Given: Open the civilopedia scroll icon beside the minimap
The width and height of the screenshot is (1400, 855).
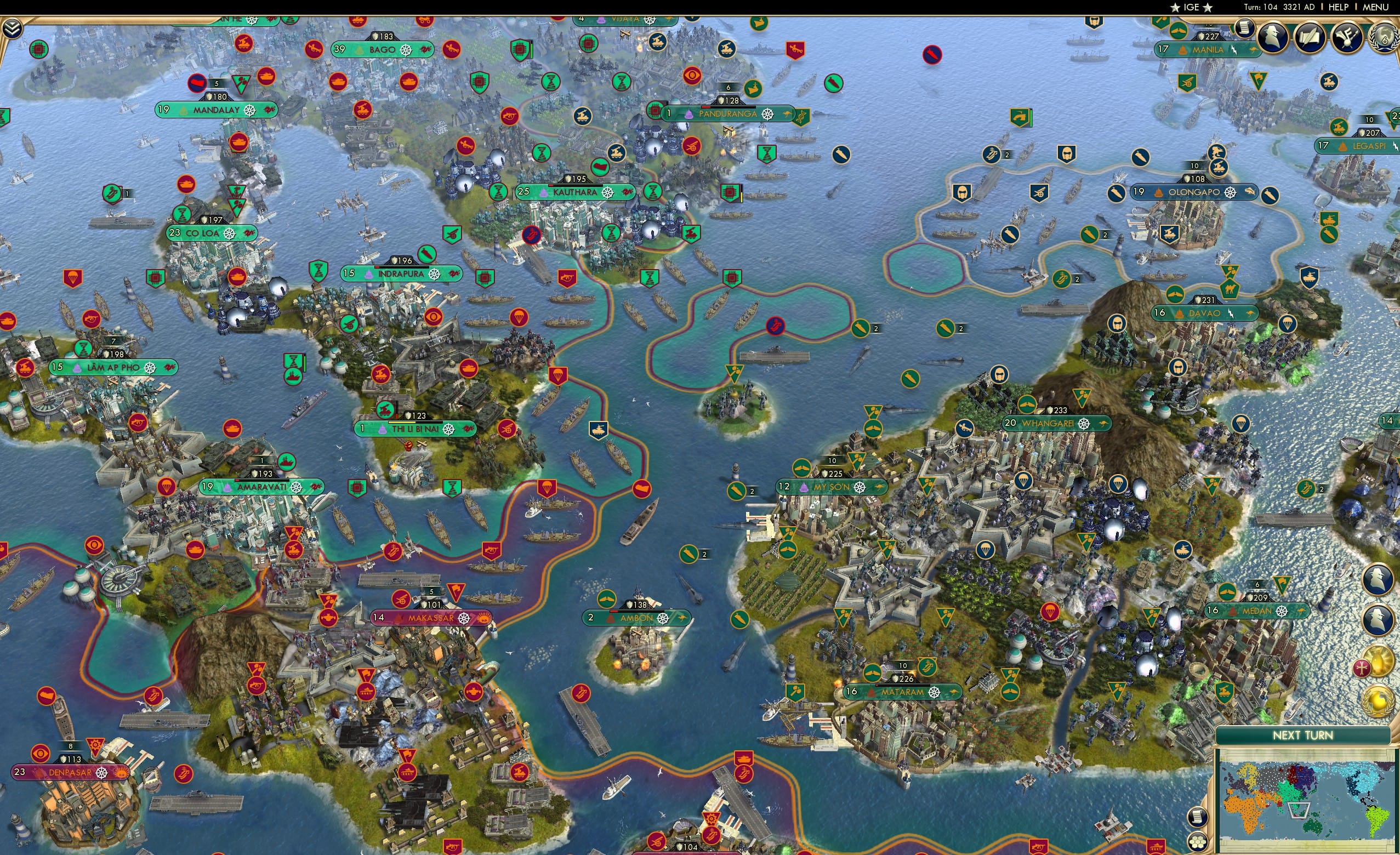Looking at the screenshot, I should pyautogui.click(x=1198, y=817).
